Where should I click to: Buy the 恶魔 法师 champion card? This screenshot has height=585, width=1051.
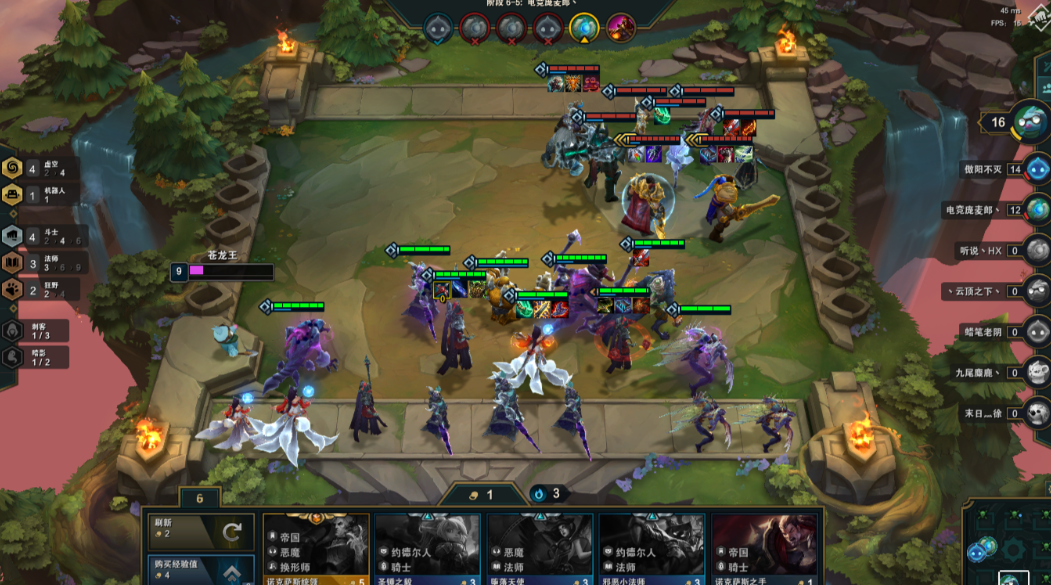(541, 549)
